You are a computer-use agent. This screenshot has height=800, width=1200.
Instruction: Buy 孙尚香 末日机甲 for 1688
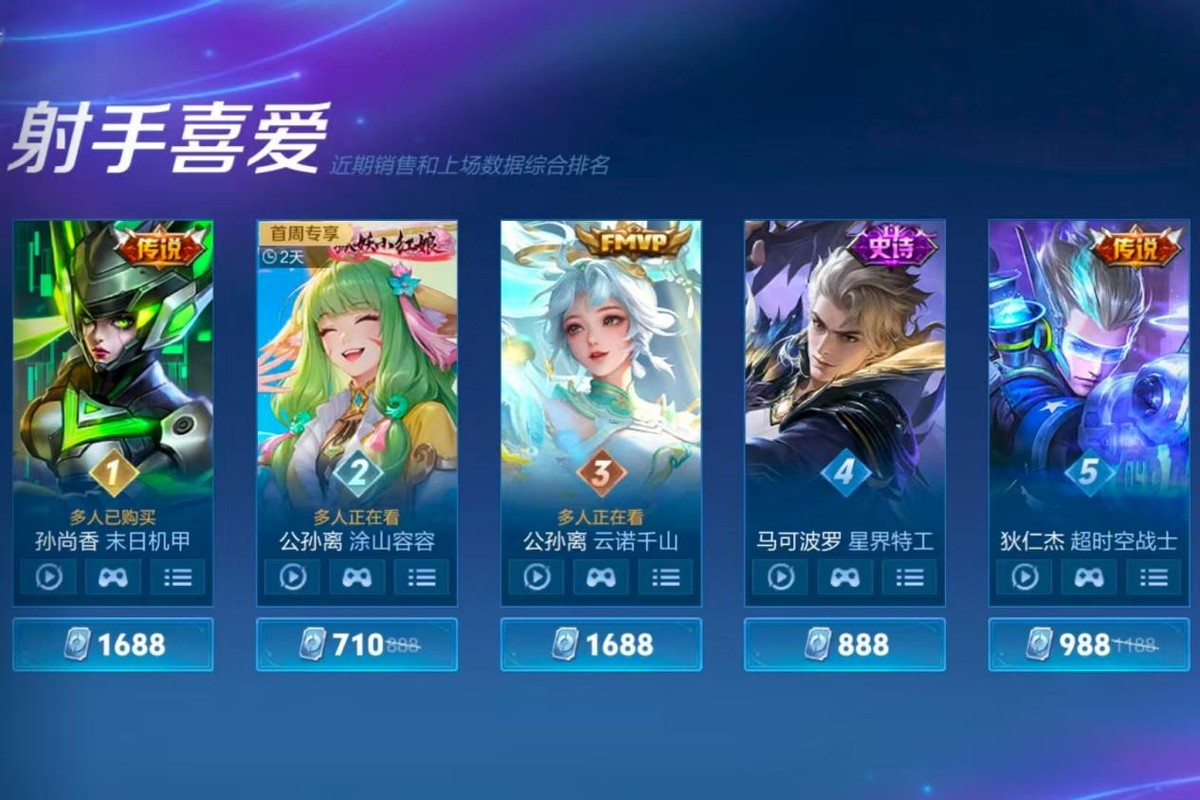tap(113, 645)
